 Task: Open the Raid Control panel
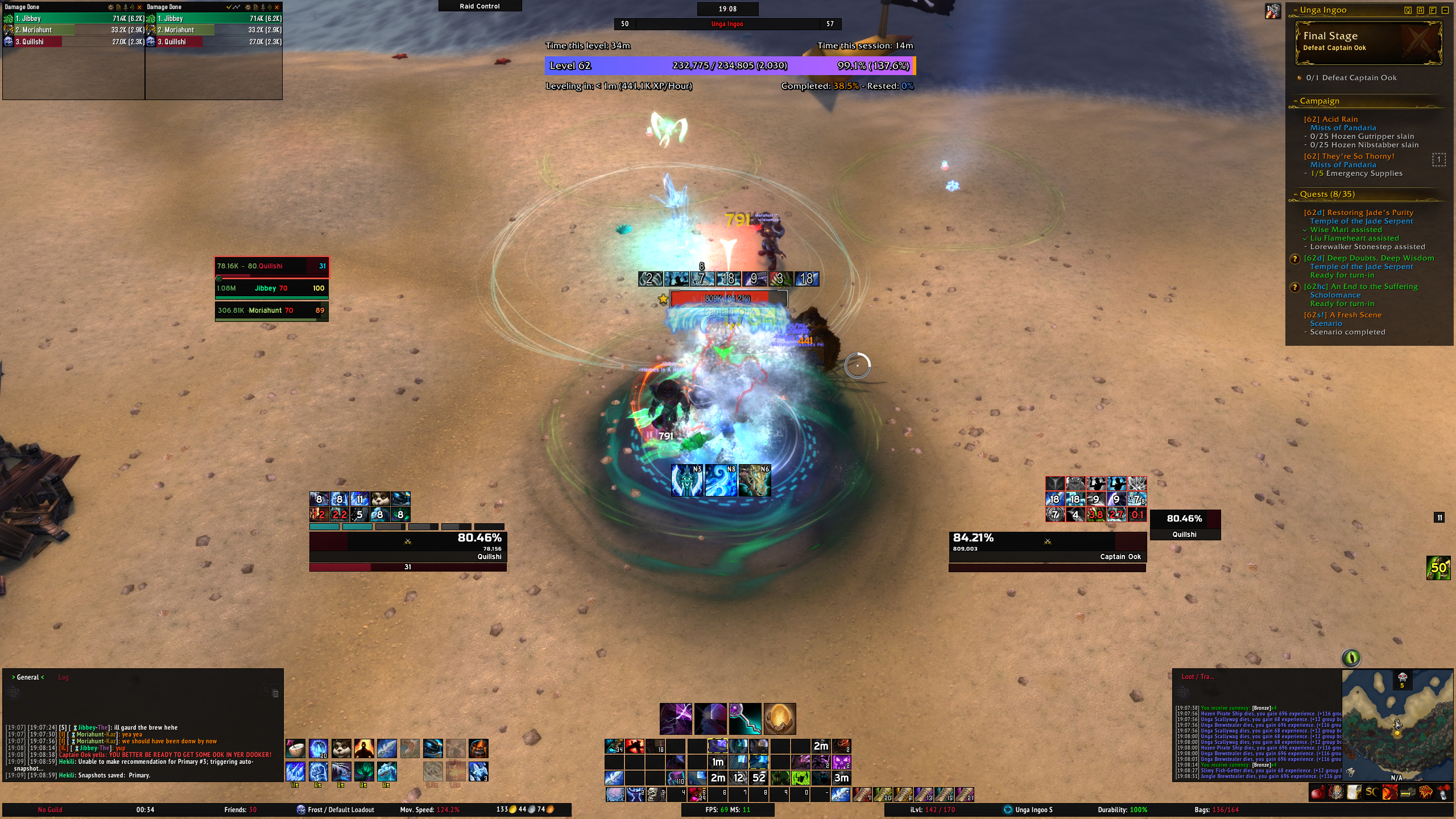click(x=479, y=6)
